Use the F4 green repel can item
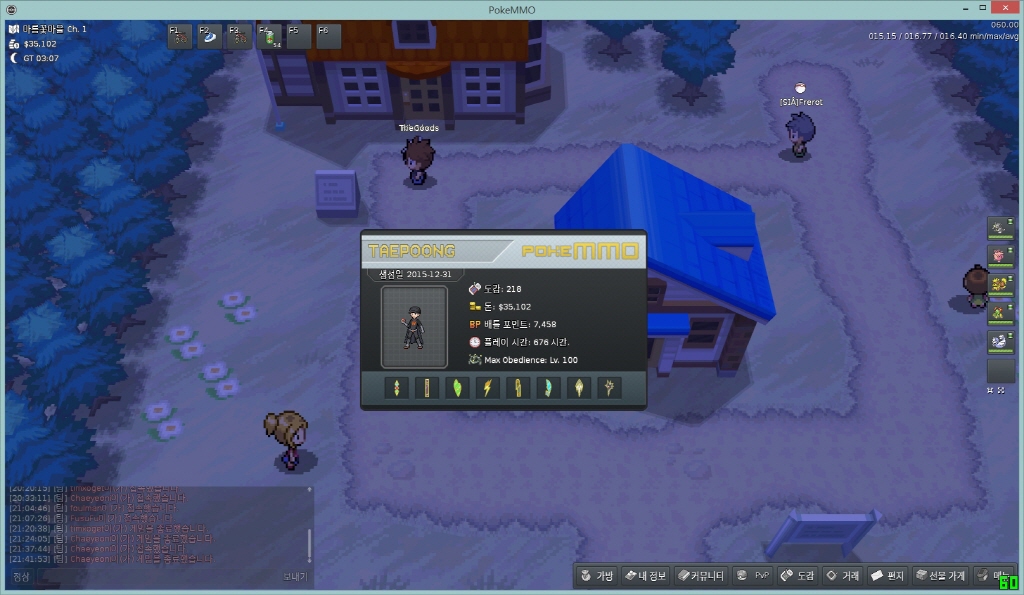The width and height of the screenshot is (1024, 595). [x=270, y=37]
